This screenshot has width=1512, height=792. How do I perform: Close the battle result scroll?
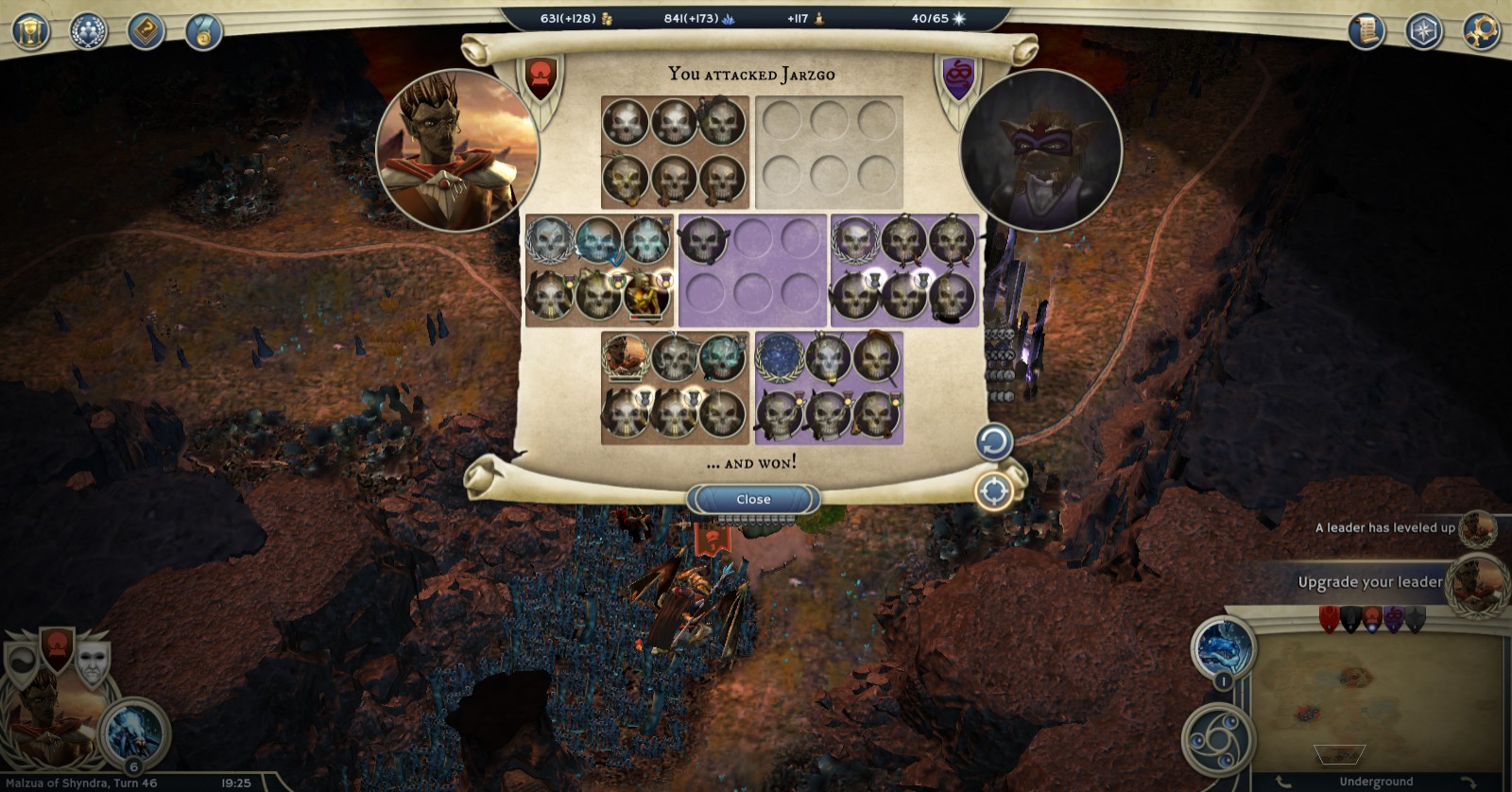(x=753, y=499)
